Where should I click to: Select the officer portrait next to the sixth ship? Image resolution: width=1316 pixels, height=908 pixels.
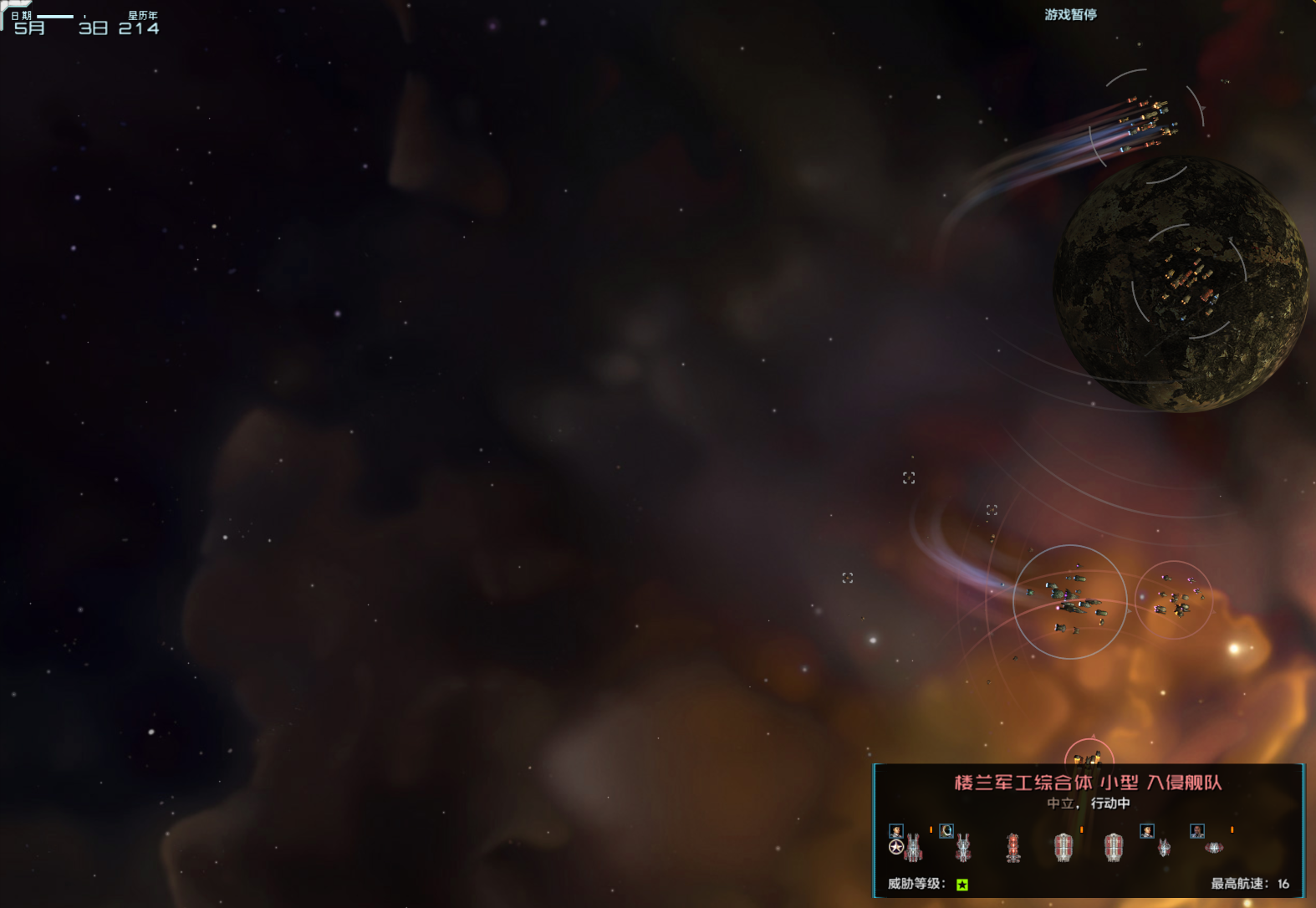click(x=1145, y=832)
